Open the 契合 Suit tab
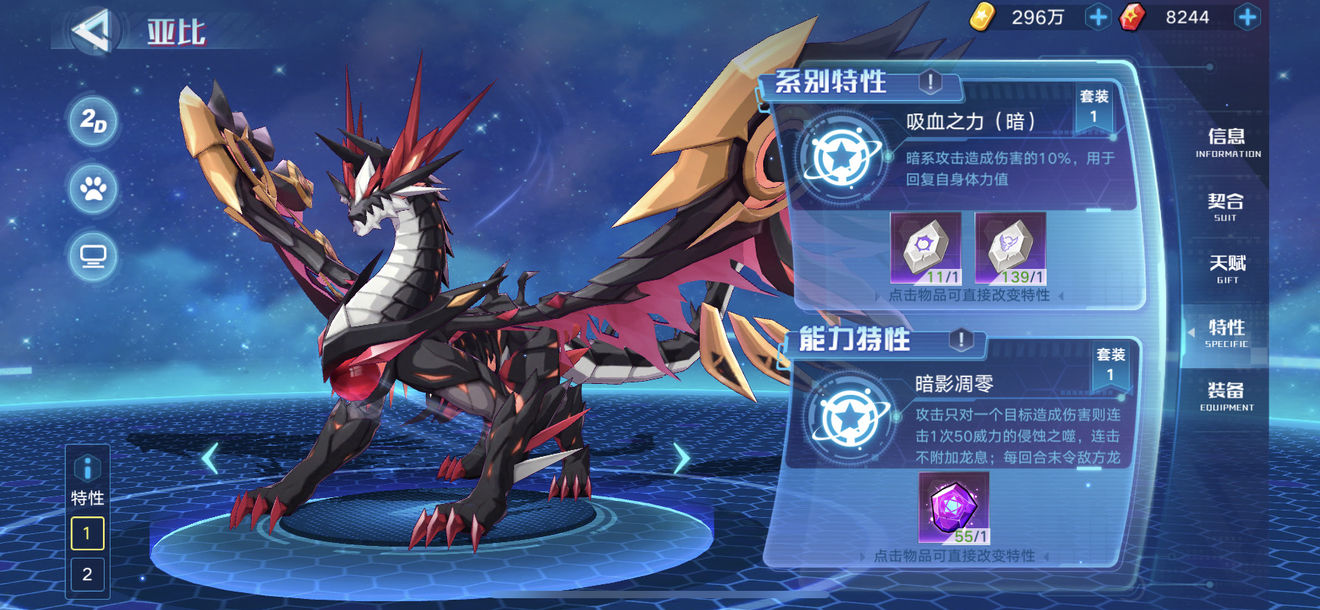Image resolution: width=1320 pixels, height=610 pixels. [x=1226, y=206]
